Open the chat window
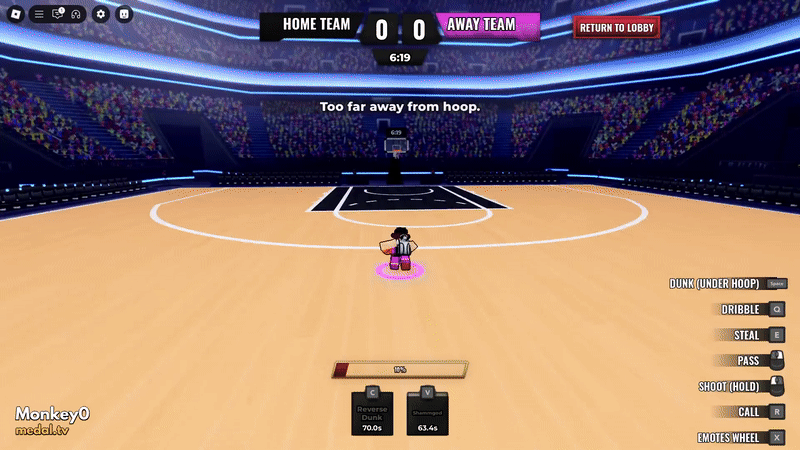This screenshot has height=450, width=800. click(57, 14)
